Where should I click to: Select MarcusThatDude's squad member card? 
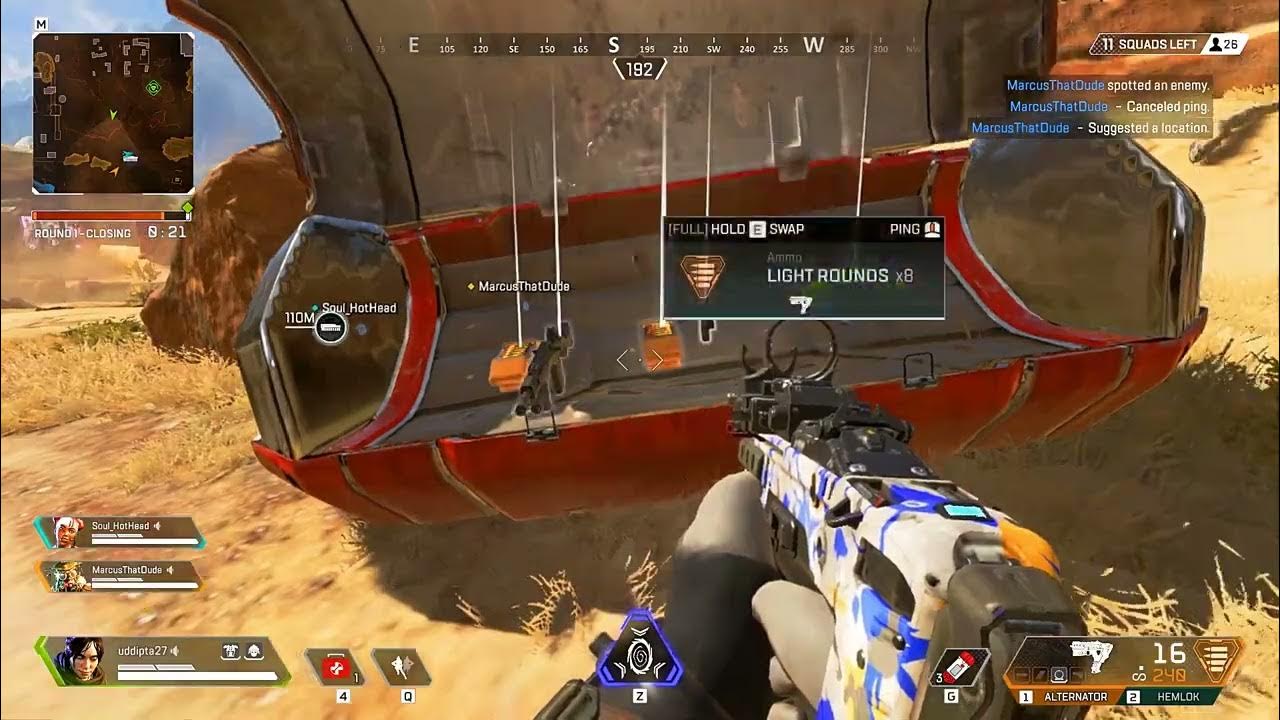(x=120, y=575)
